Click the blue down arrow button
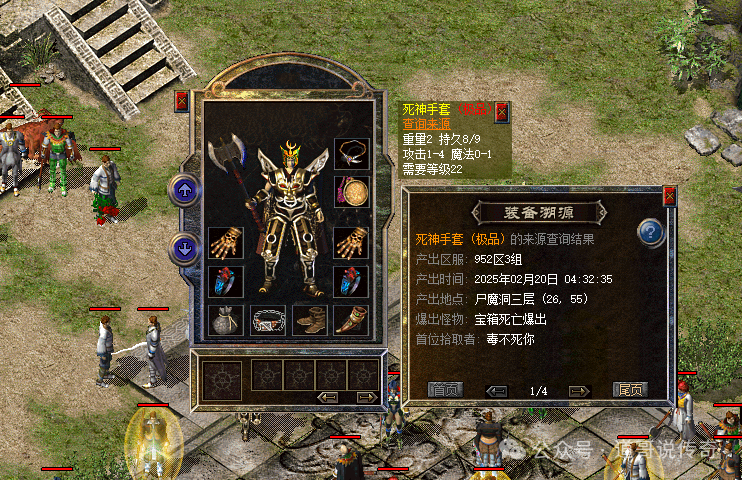Image resolution: width=742 pixels, height=480 pixels. 183,246
